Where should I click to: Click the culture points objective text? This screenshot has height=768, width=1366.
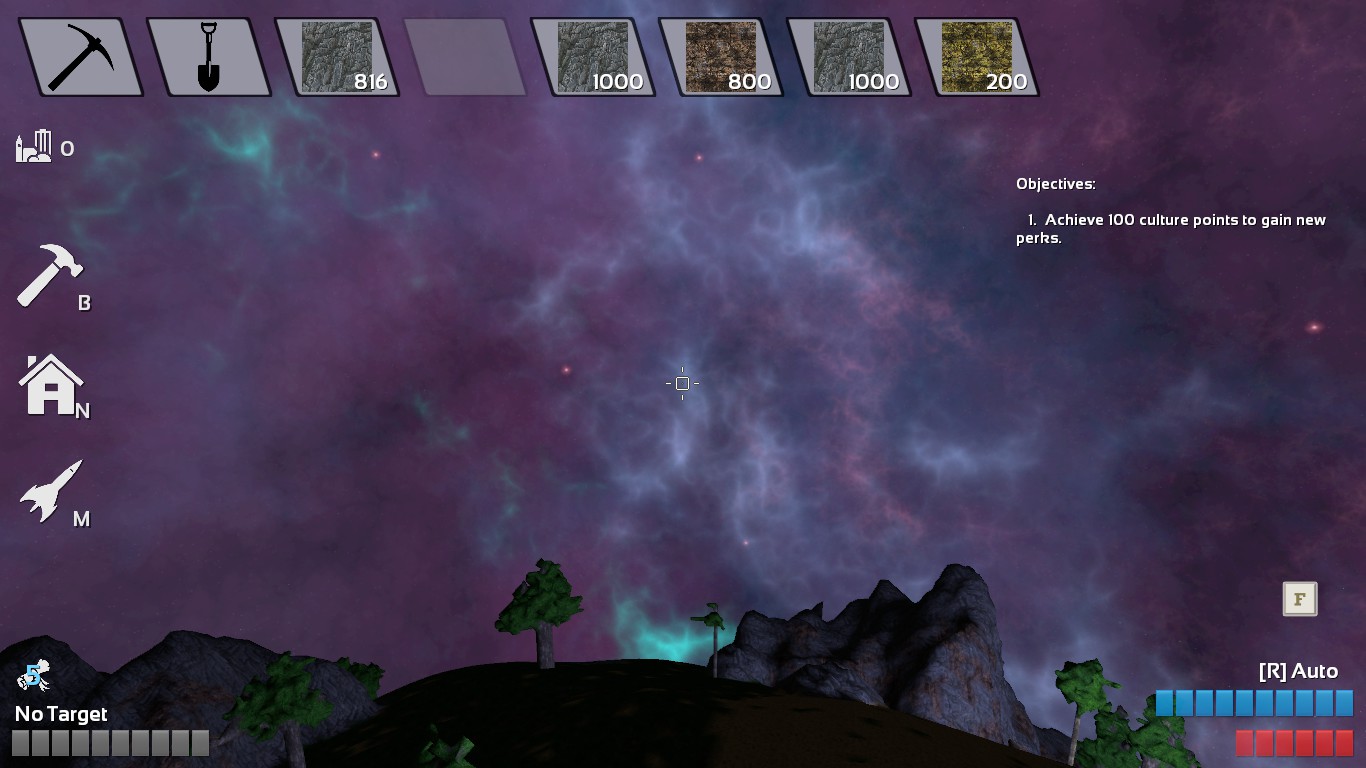pos(1170,229)
